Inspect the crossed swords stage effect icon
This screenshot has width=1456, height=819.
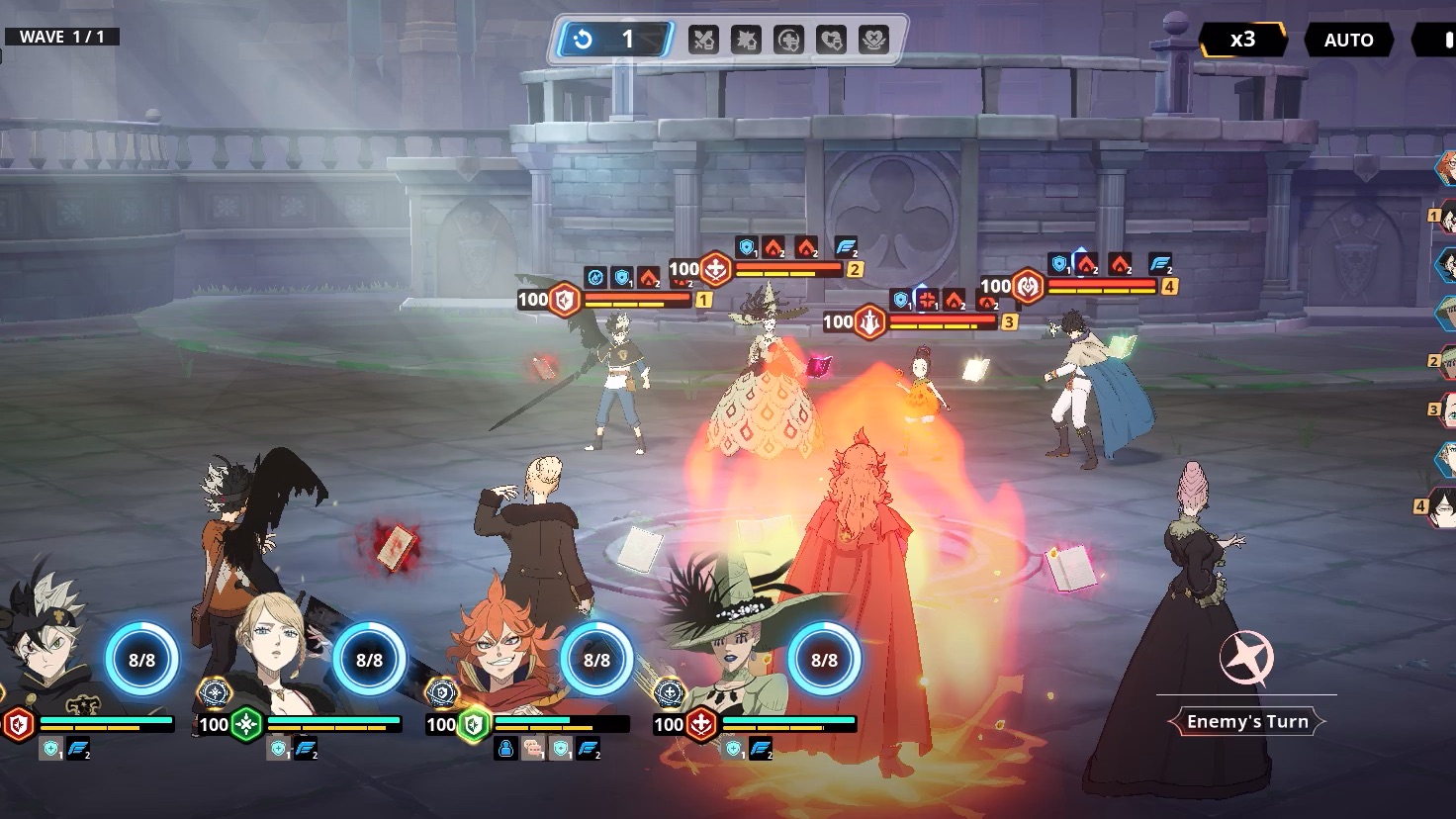(x=703, y=41)
